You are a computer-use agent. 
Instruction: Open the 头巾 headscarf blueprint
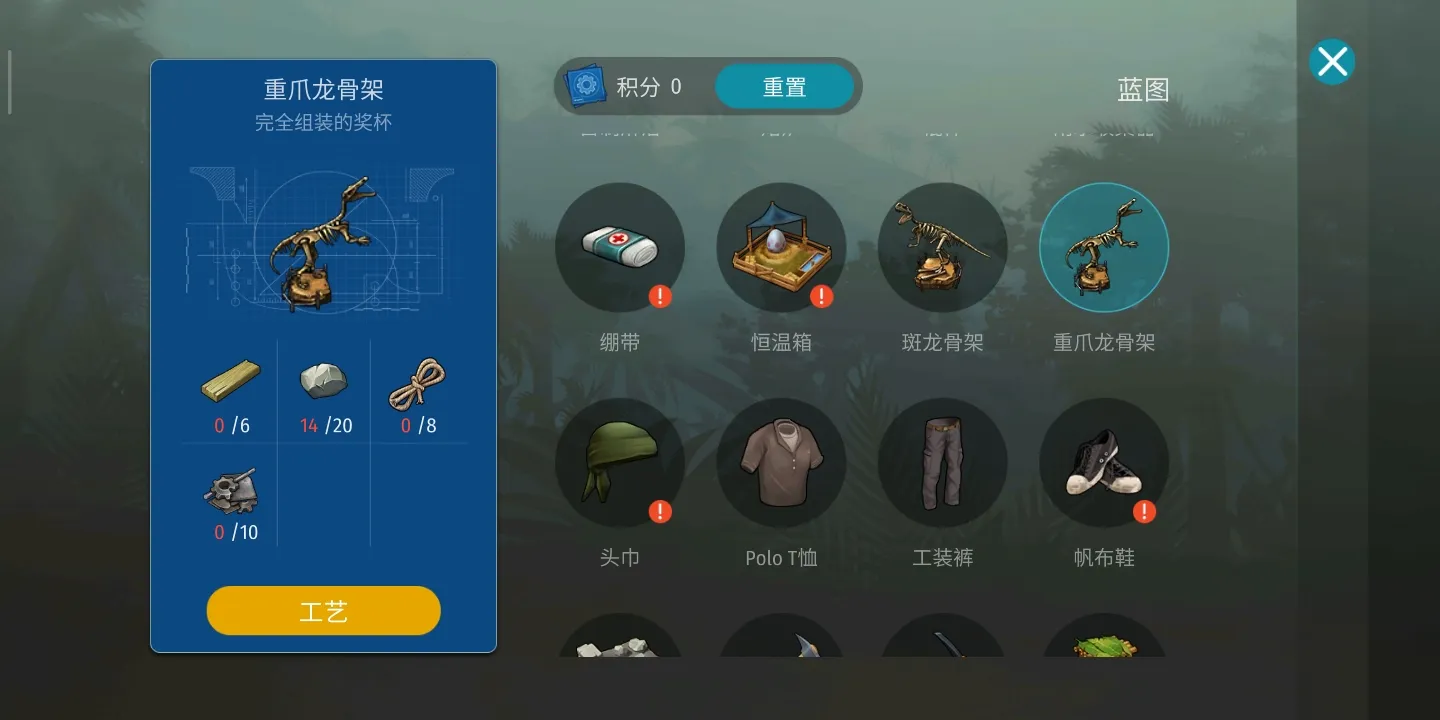(620, 462)
